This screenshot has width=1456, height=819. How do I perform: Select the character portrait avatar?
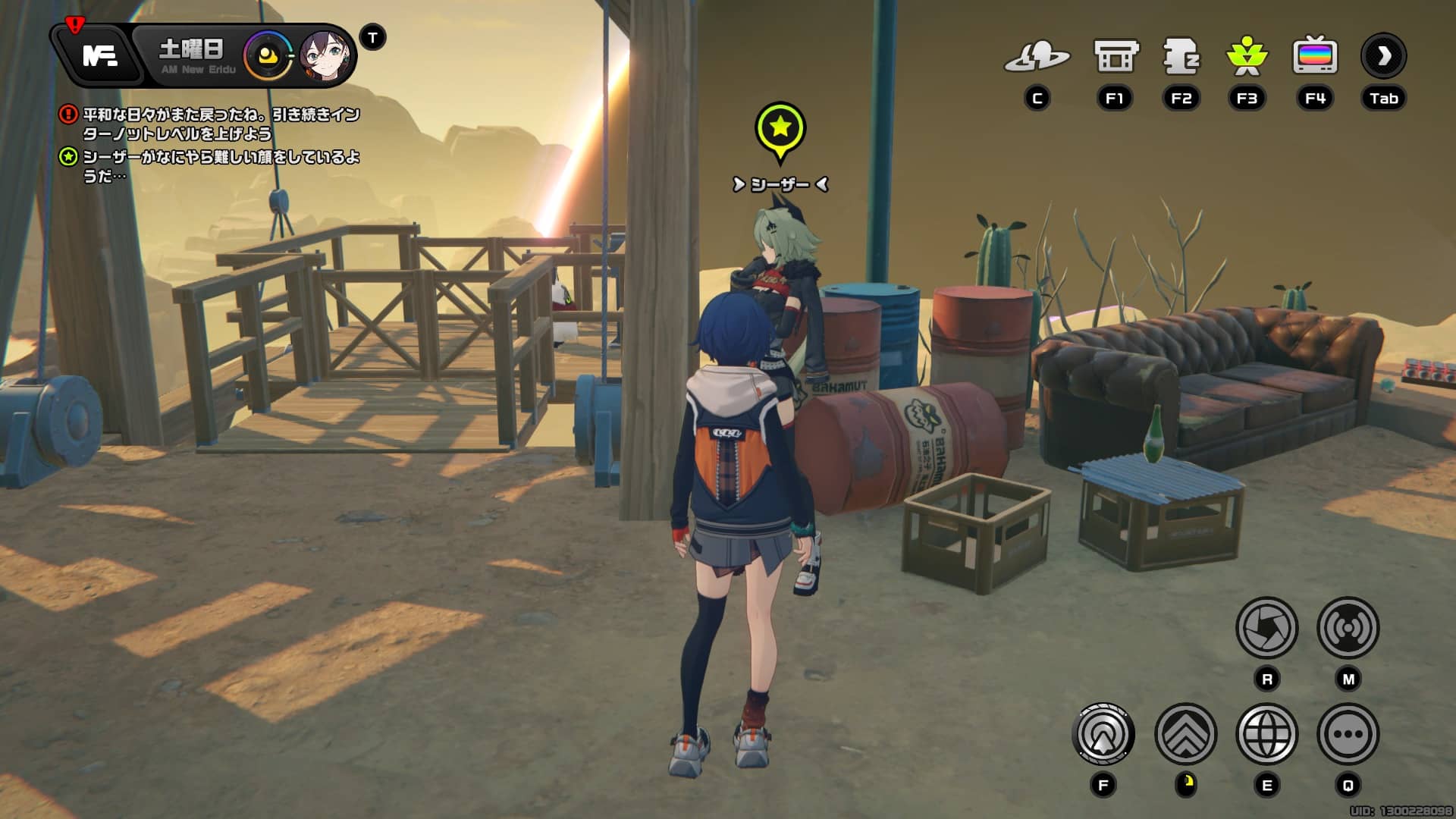coord(326,55)
